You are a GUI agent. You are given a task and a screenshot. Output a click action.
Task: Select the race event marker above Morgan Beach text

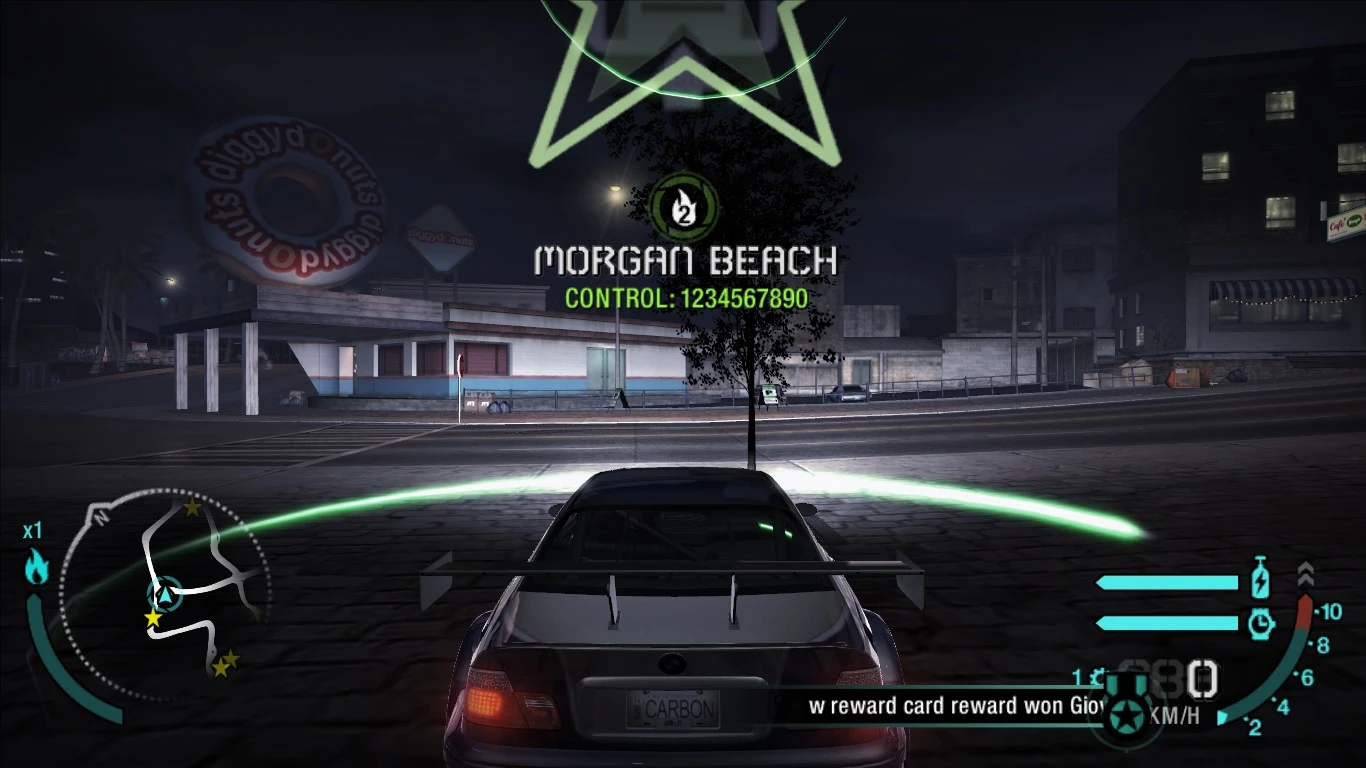coord(683,207)
